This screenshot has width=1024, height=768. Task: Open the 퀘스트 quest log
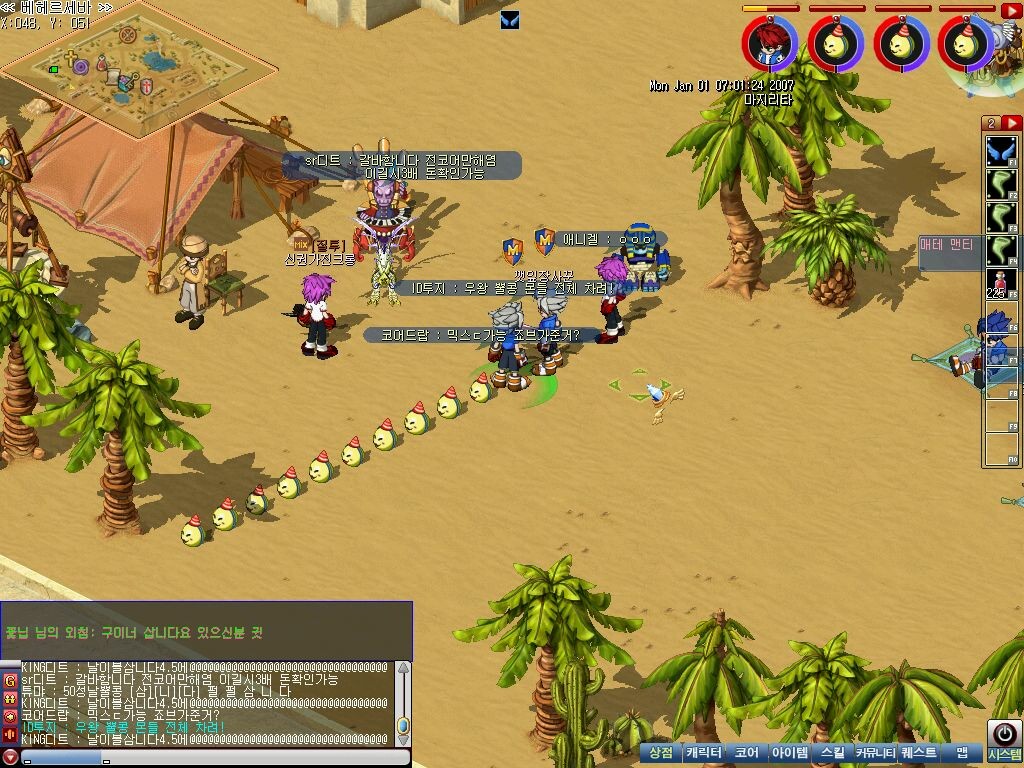pos(918,753)
